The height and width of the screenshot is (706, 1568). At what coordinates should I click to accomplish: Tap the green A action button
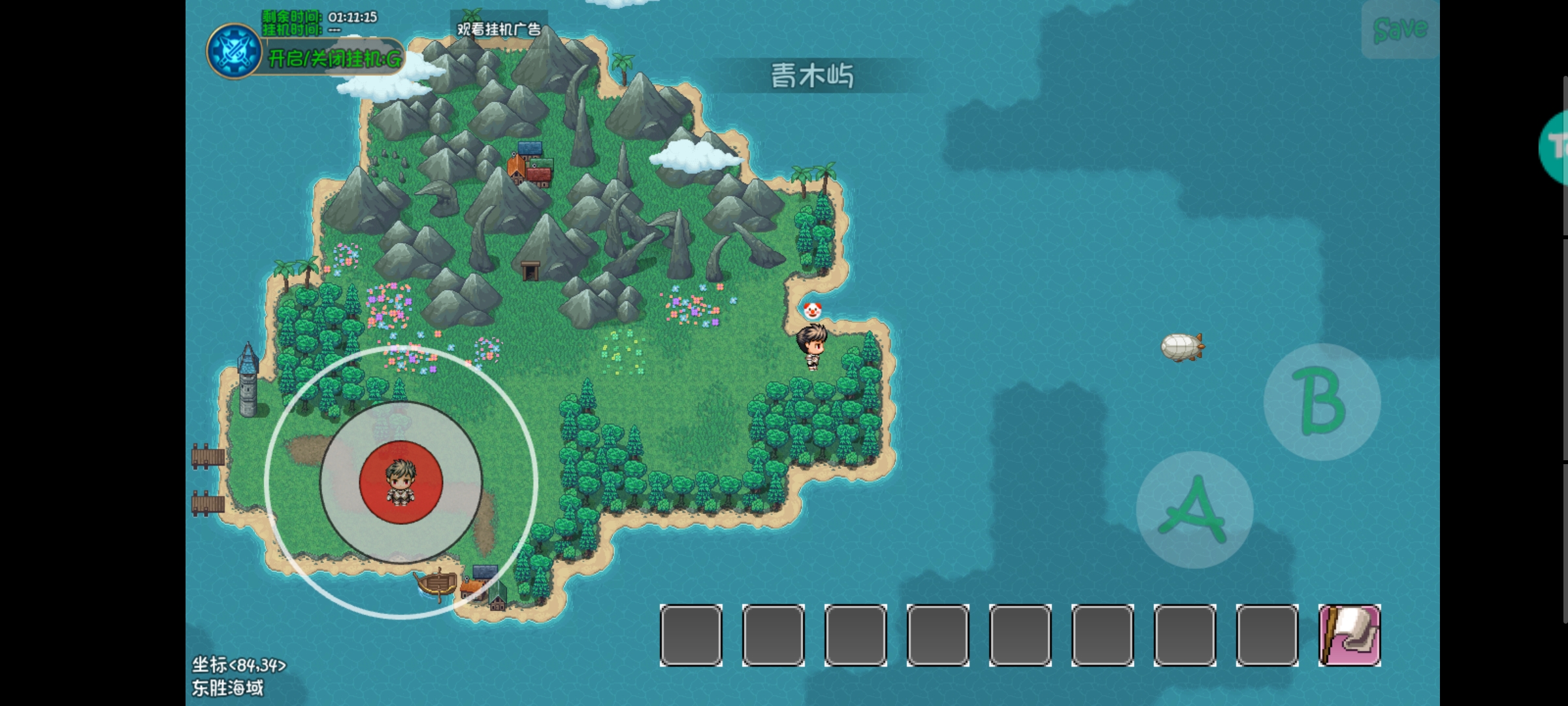coord(1194,510)
